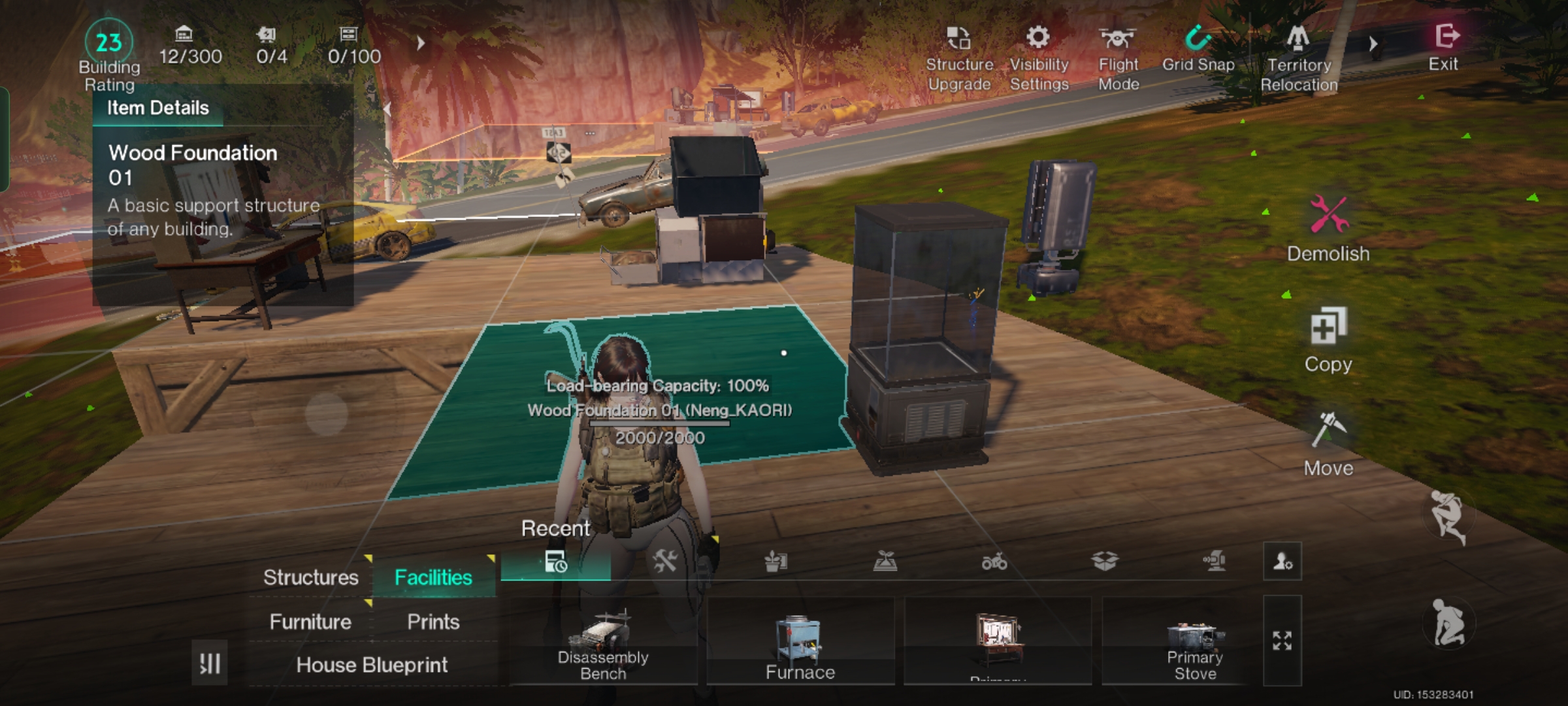This screenshot has width=1568, height=706.
Task: Demolish the selected structure
Action: click(1328, 227)
